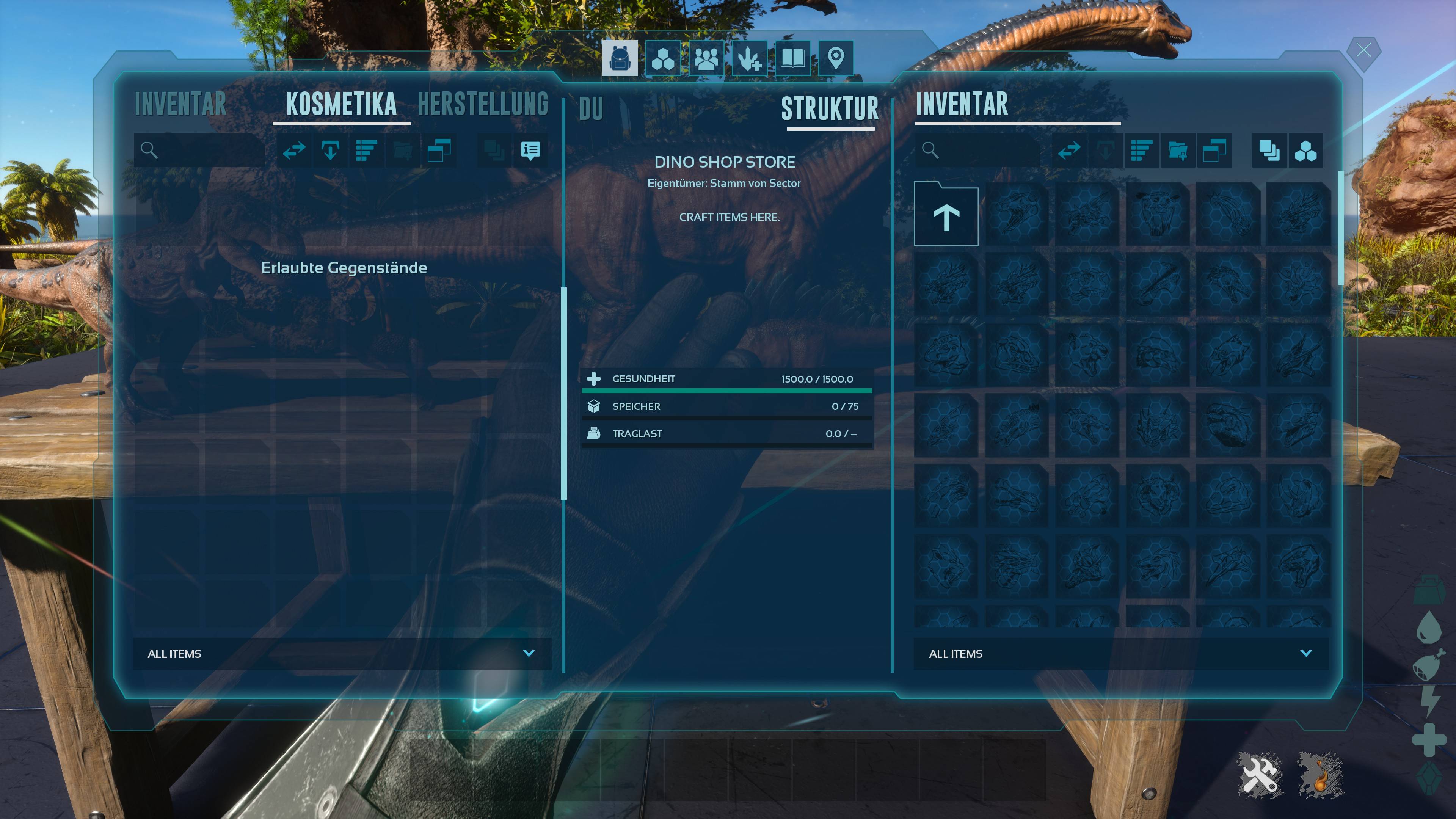The width and height of the screenshot is (1456, 819).
Task: Select the STRUKTUR tab
Action: coord(830,109)
